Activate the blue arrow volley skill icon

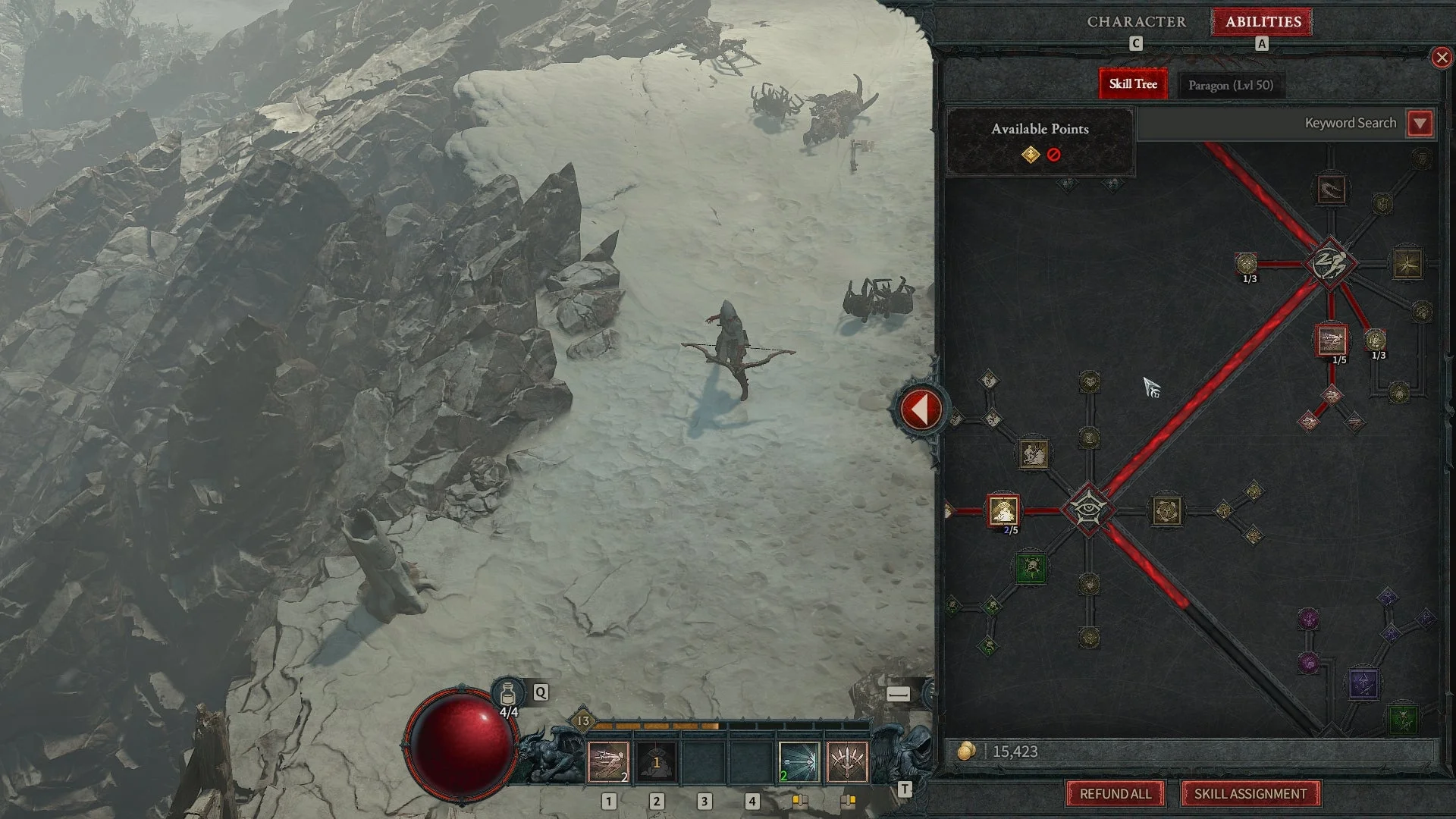point(799,761)
